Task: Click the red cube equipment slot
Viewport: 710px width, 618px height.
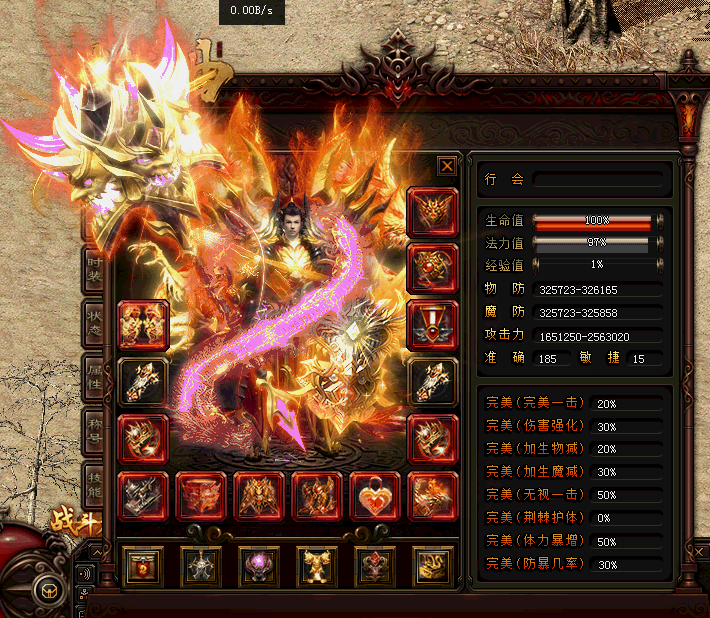Action: click(x=201, y=496)
